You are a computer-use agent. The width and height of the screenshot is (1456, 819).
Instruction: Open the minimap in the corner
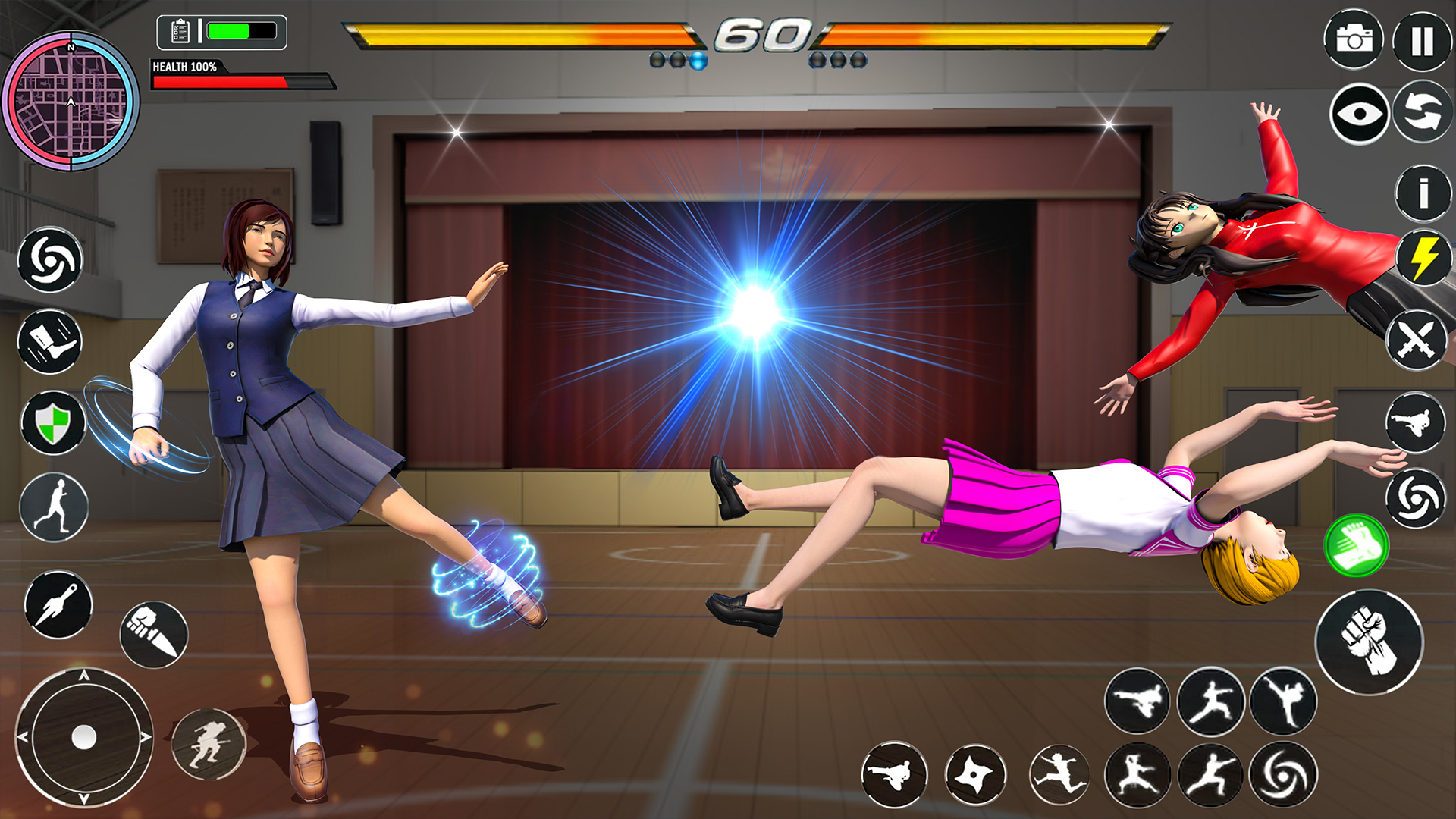pyautogui.click(x=71, y=91)
